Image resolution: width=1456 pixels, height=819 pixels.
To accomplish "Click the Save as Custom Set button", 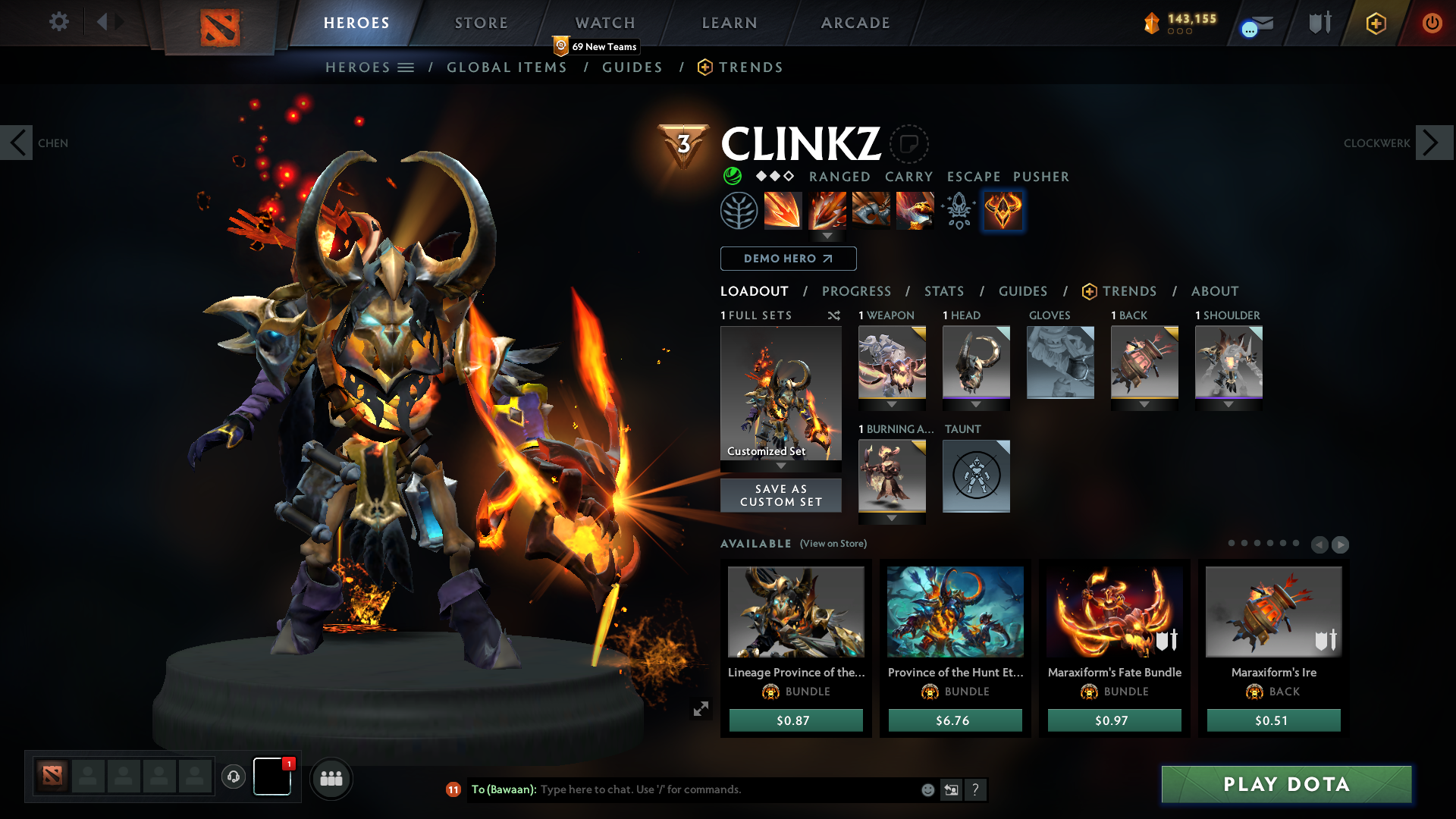I will point(780,495).
